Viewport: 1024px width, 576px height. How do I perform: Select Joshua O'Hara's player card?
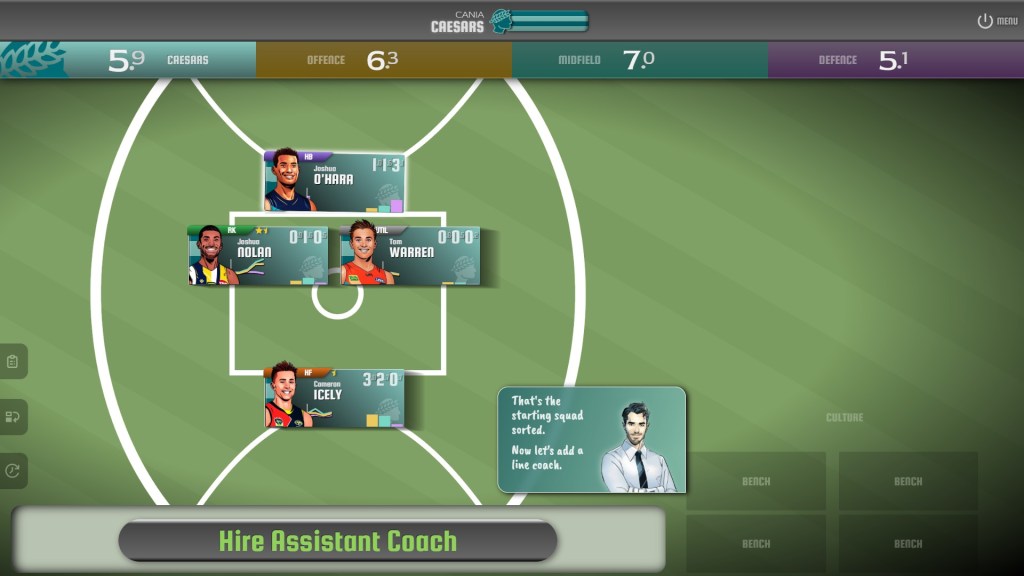point(334,182)
